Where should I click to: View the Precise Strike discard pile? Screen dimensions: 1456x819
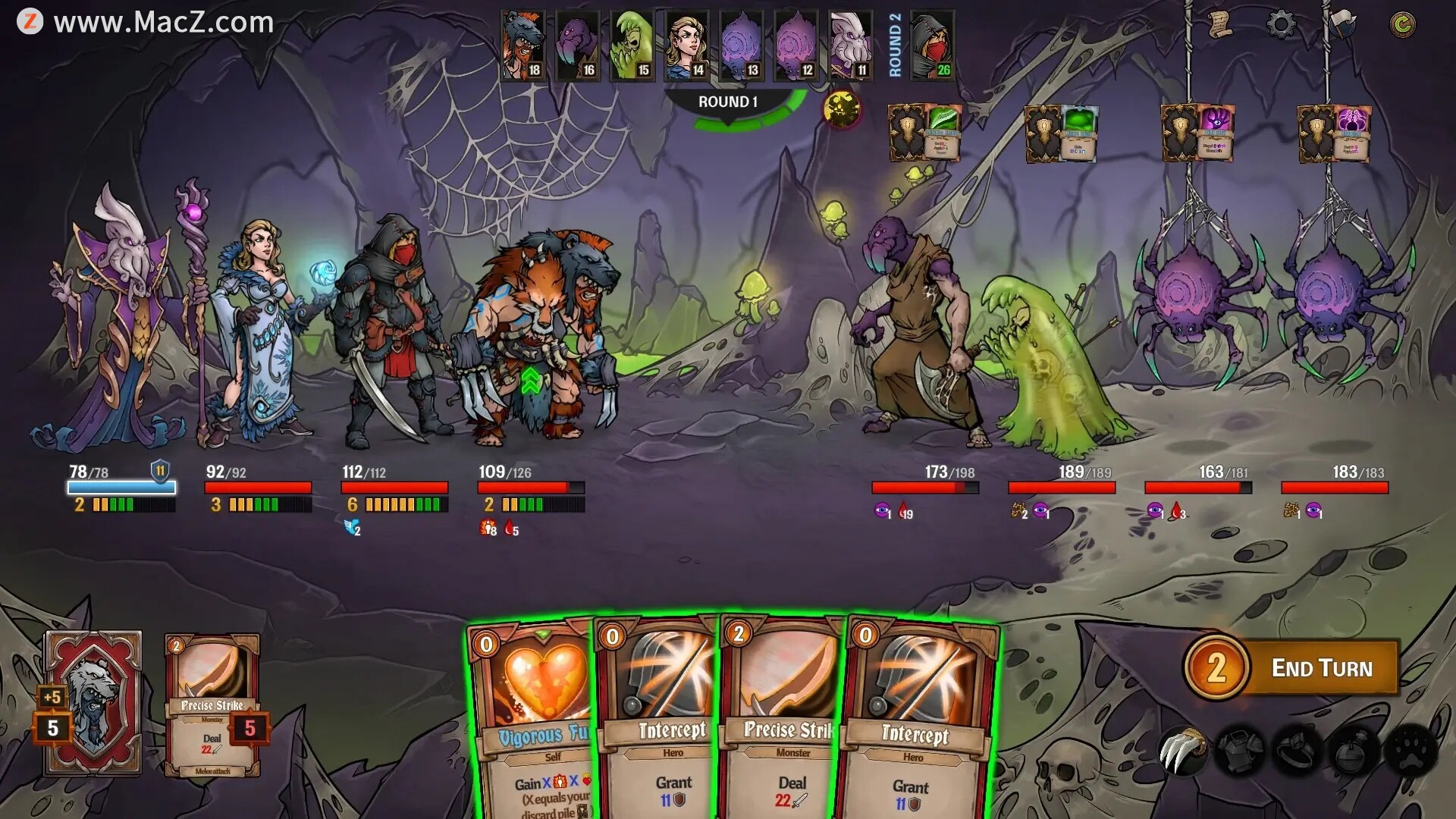[x=212, y=705]
